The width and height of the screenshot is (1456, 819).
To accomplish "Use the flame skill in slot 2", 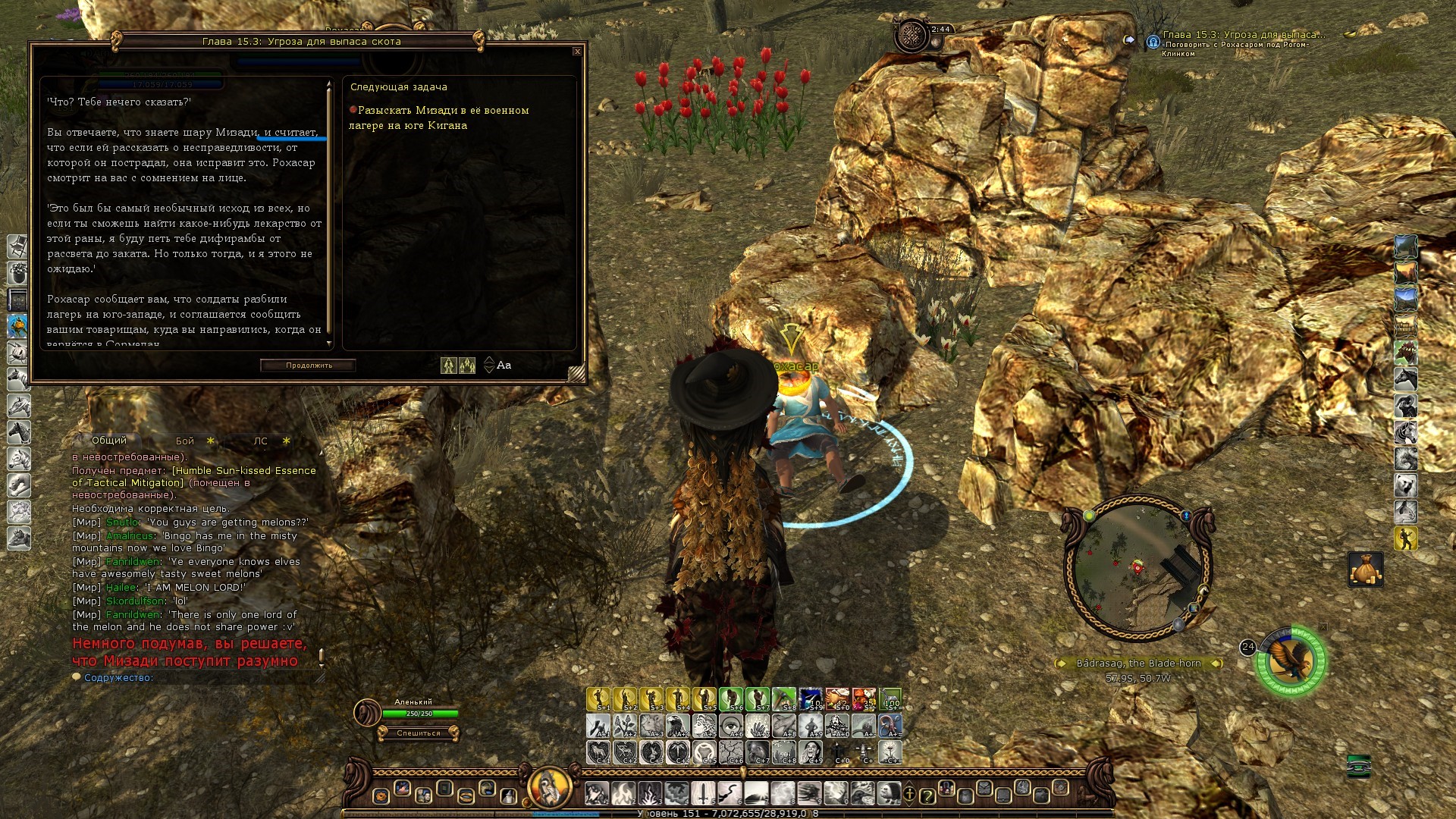I will (x=623, y=793).
